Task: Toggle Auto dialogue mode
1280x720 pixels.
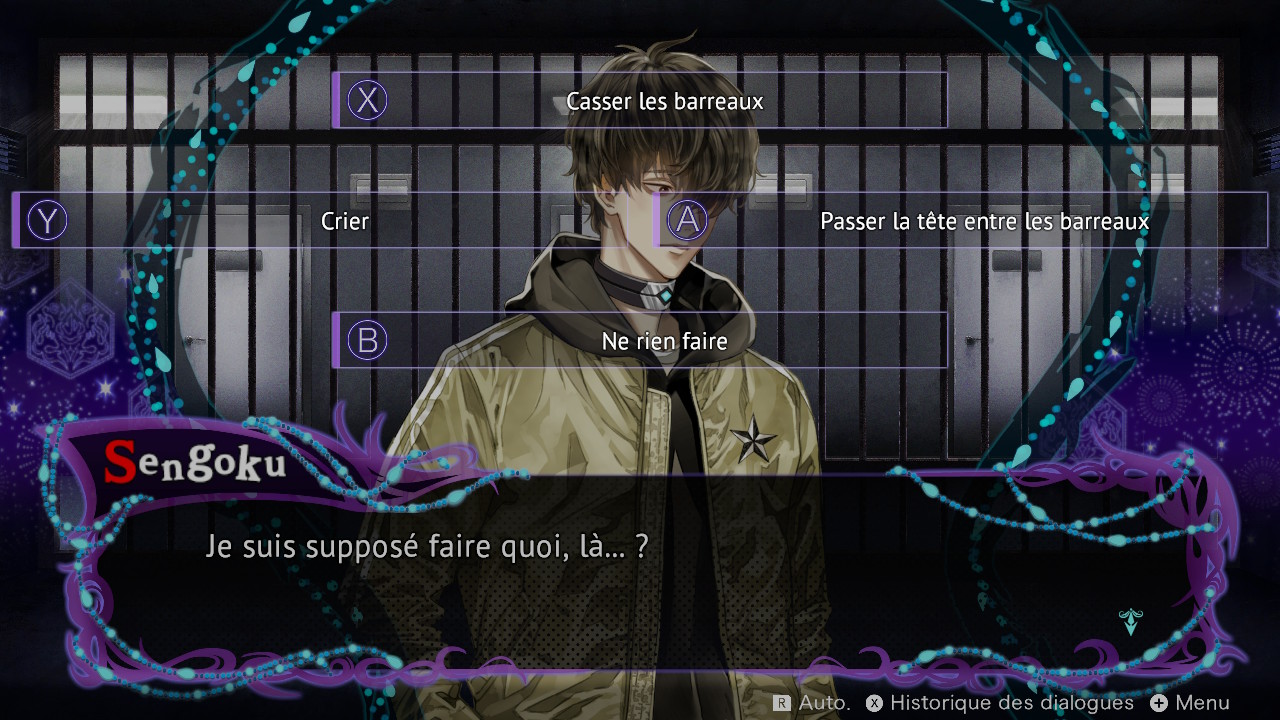Action: pyautogui.click(x=812, y=703)
